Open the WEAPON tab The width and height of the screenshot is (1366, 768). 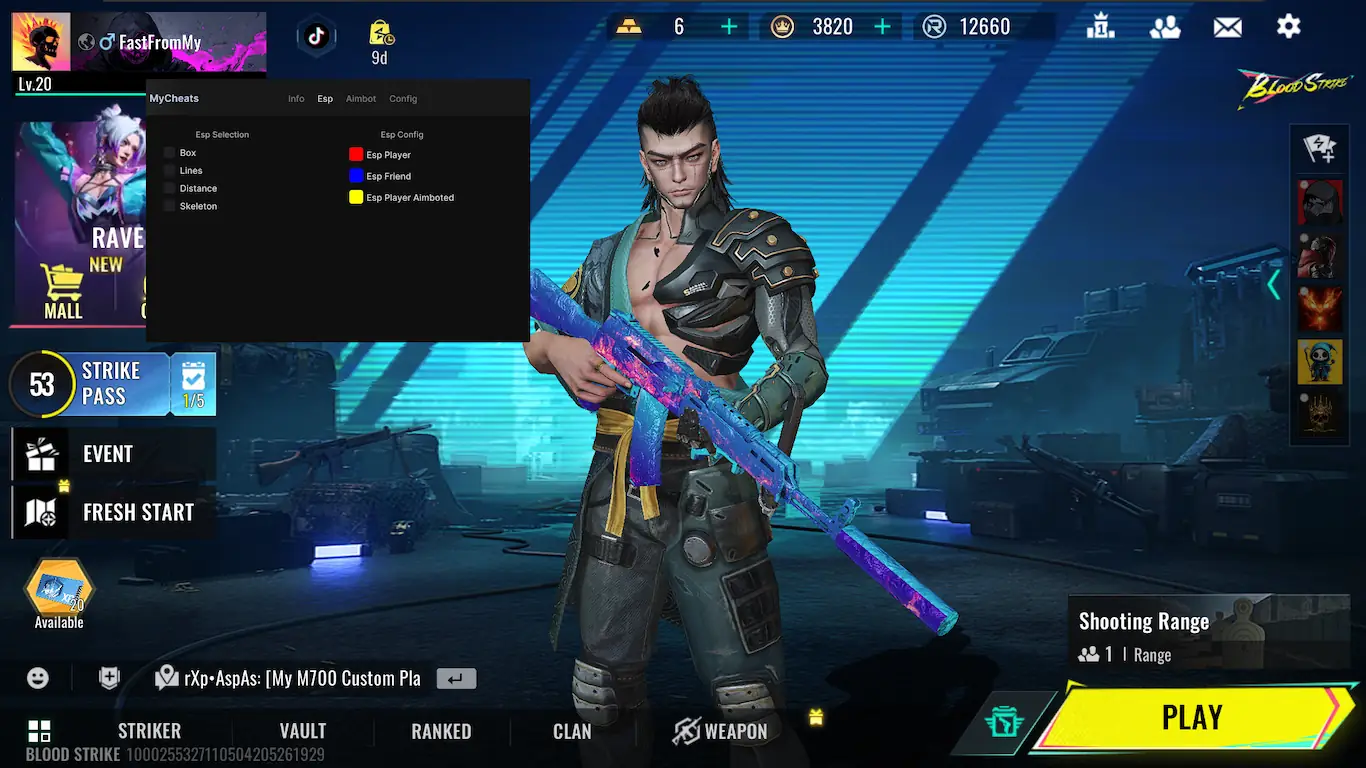pyautogui.click(x=720, y=731)
